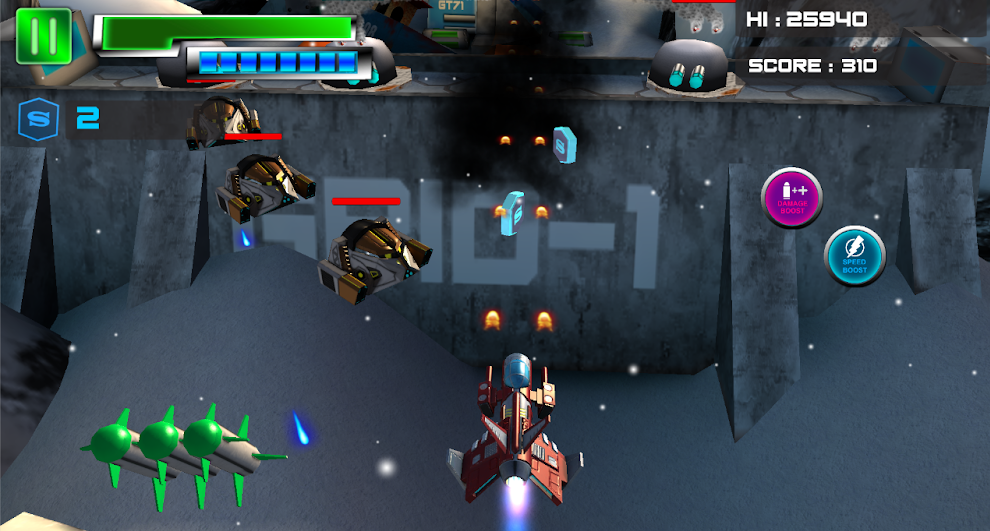Use the blue S shield icon

tap(38, 119)
